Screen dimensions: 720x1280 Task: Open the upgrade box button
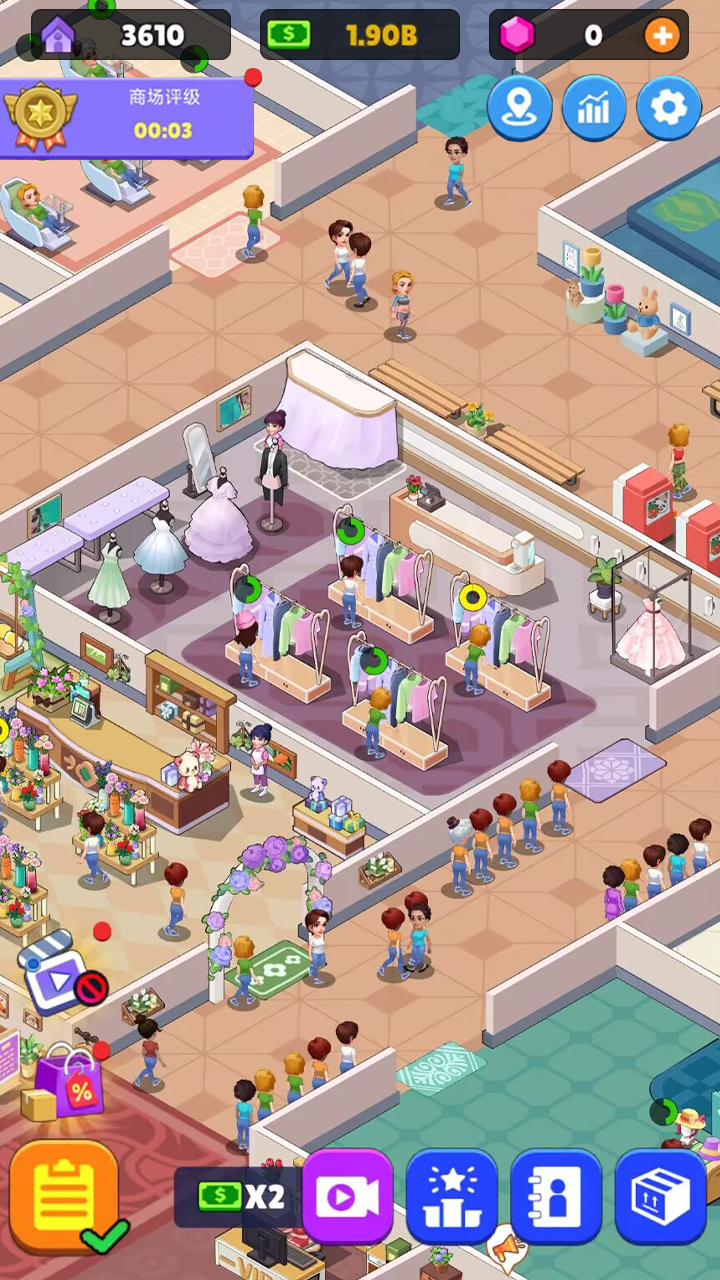coord(660,1196)
